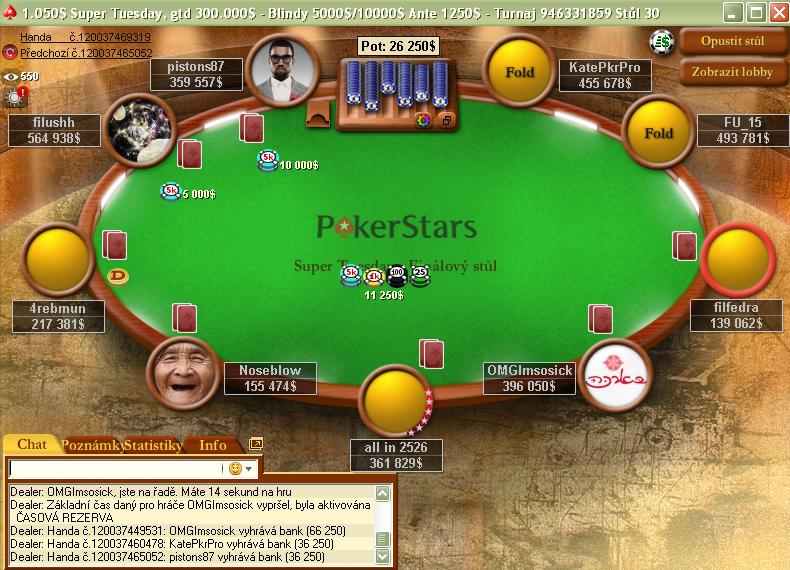Click the settings gear with red alert
This screenshot has width=790, height=570.
16,96
